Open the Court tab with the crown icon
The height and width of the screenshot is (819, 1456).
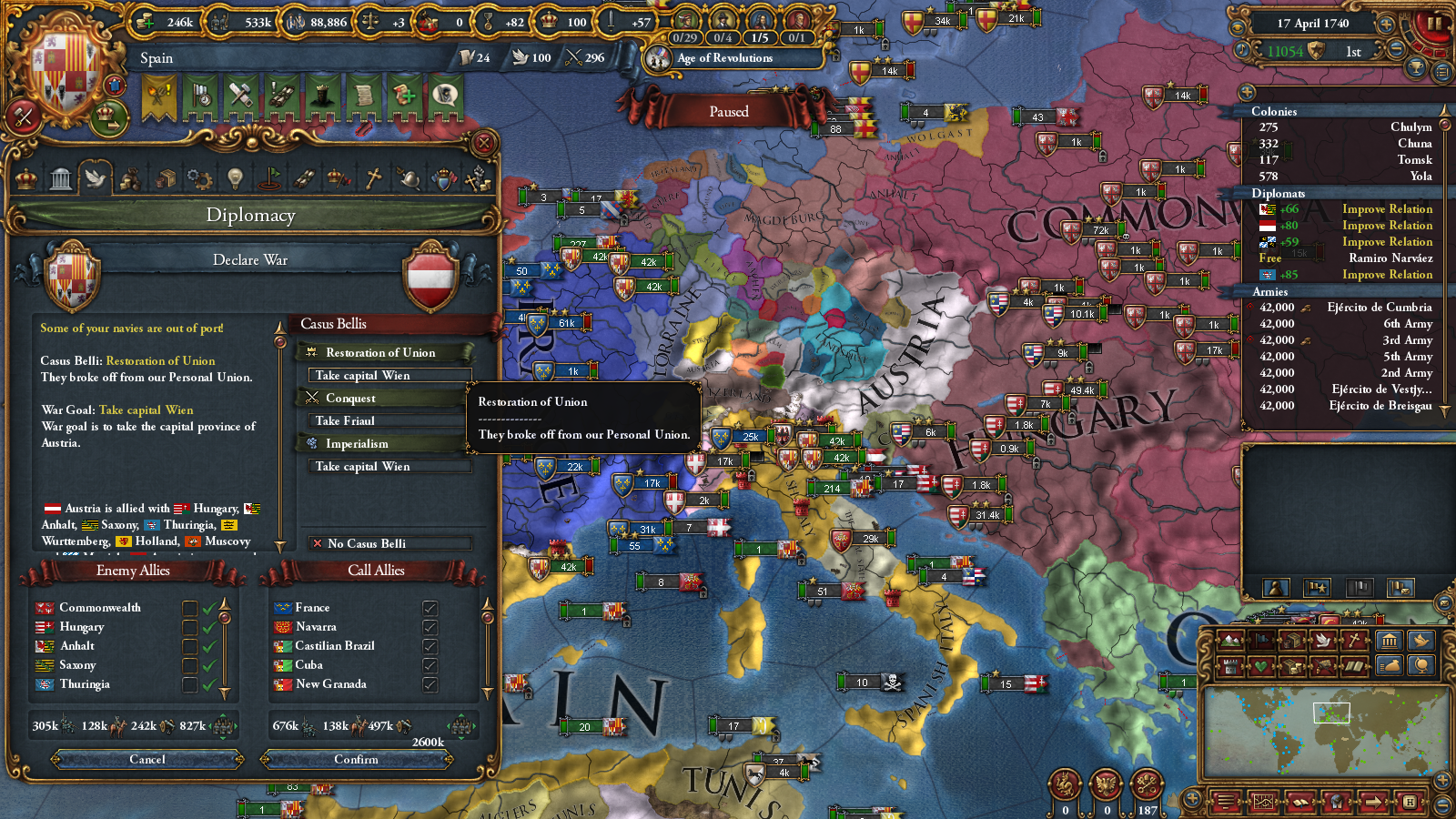coord(25,178)
